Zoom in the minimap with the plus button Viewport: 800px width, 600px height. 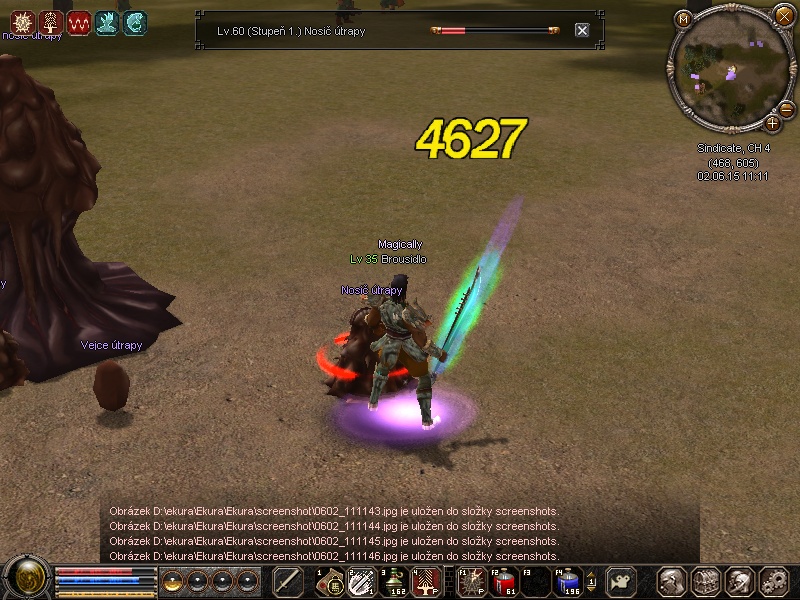pos(773,123)
